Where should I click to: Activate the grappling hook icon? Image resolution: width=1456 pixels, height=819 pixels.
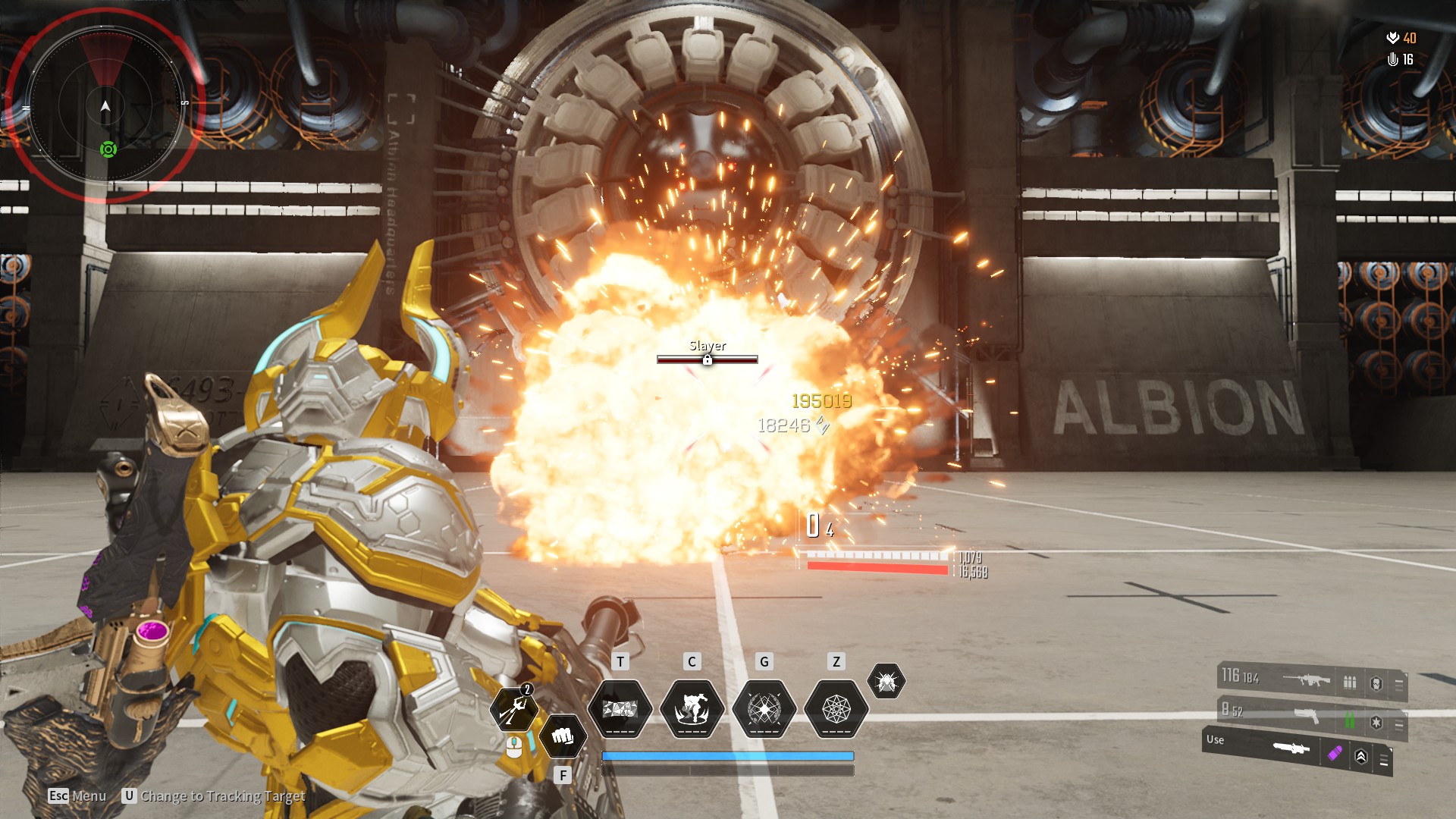513,709
